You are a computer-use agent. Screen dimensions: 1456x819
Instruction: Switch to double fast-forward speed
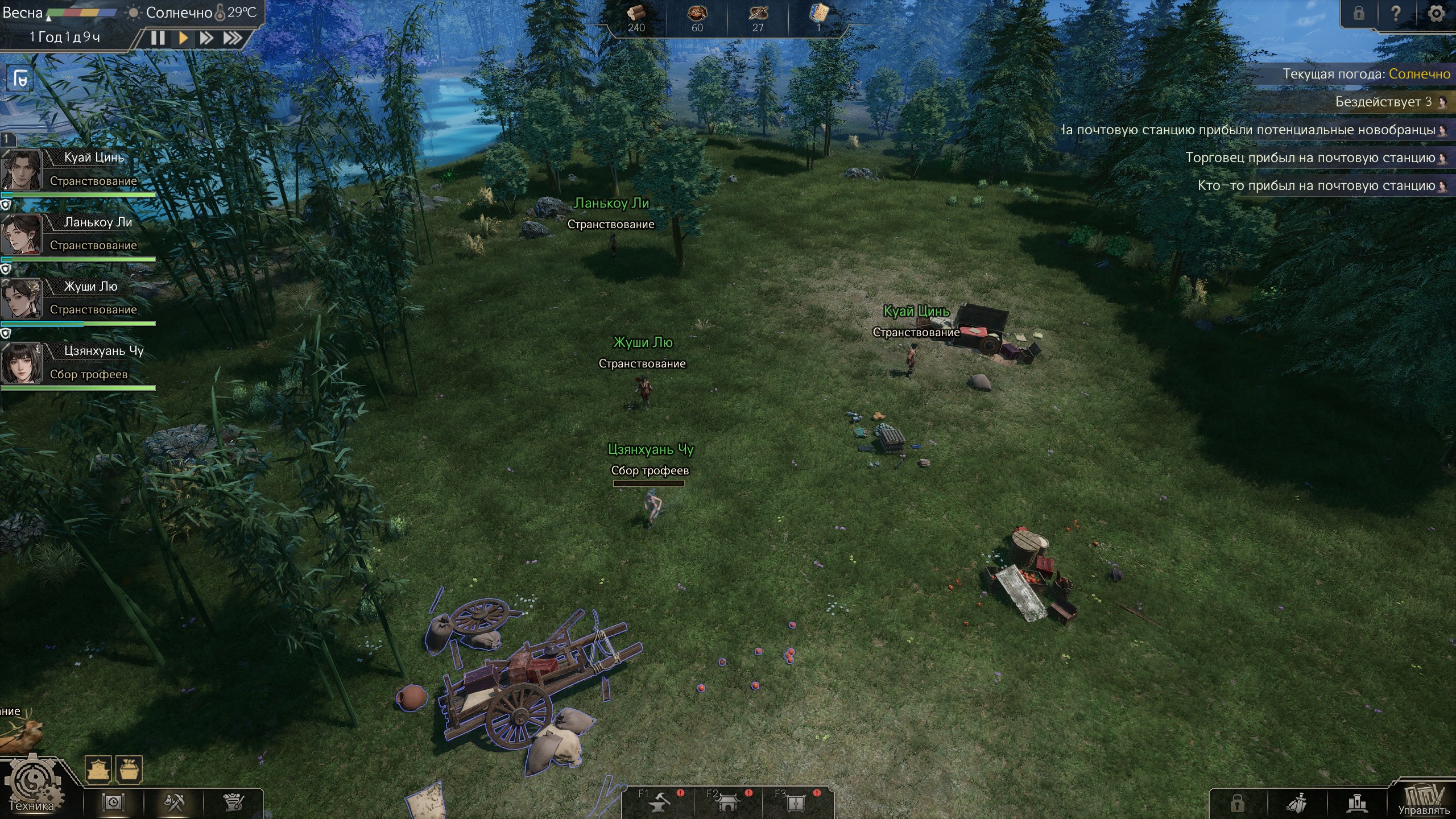click(x=206, y=38)
